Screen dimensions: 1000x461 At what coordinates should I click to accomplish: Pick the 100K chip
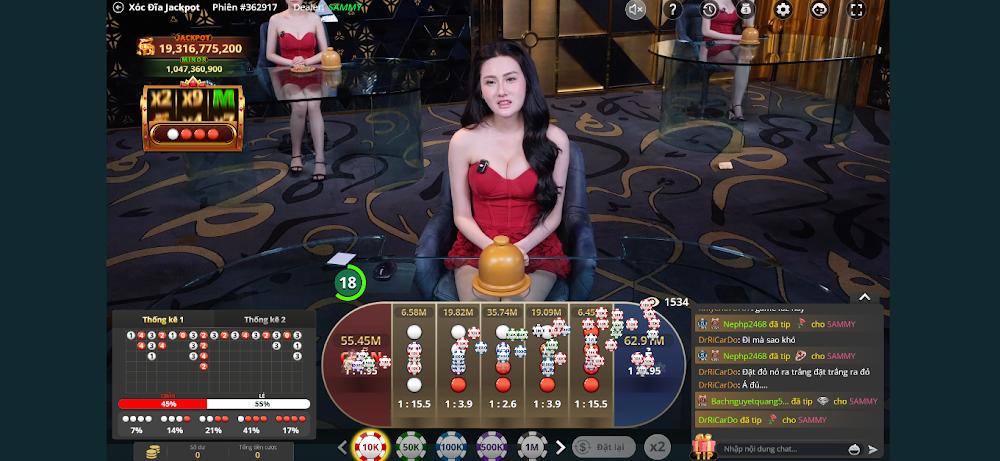coord(451,447)
